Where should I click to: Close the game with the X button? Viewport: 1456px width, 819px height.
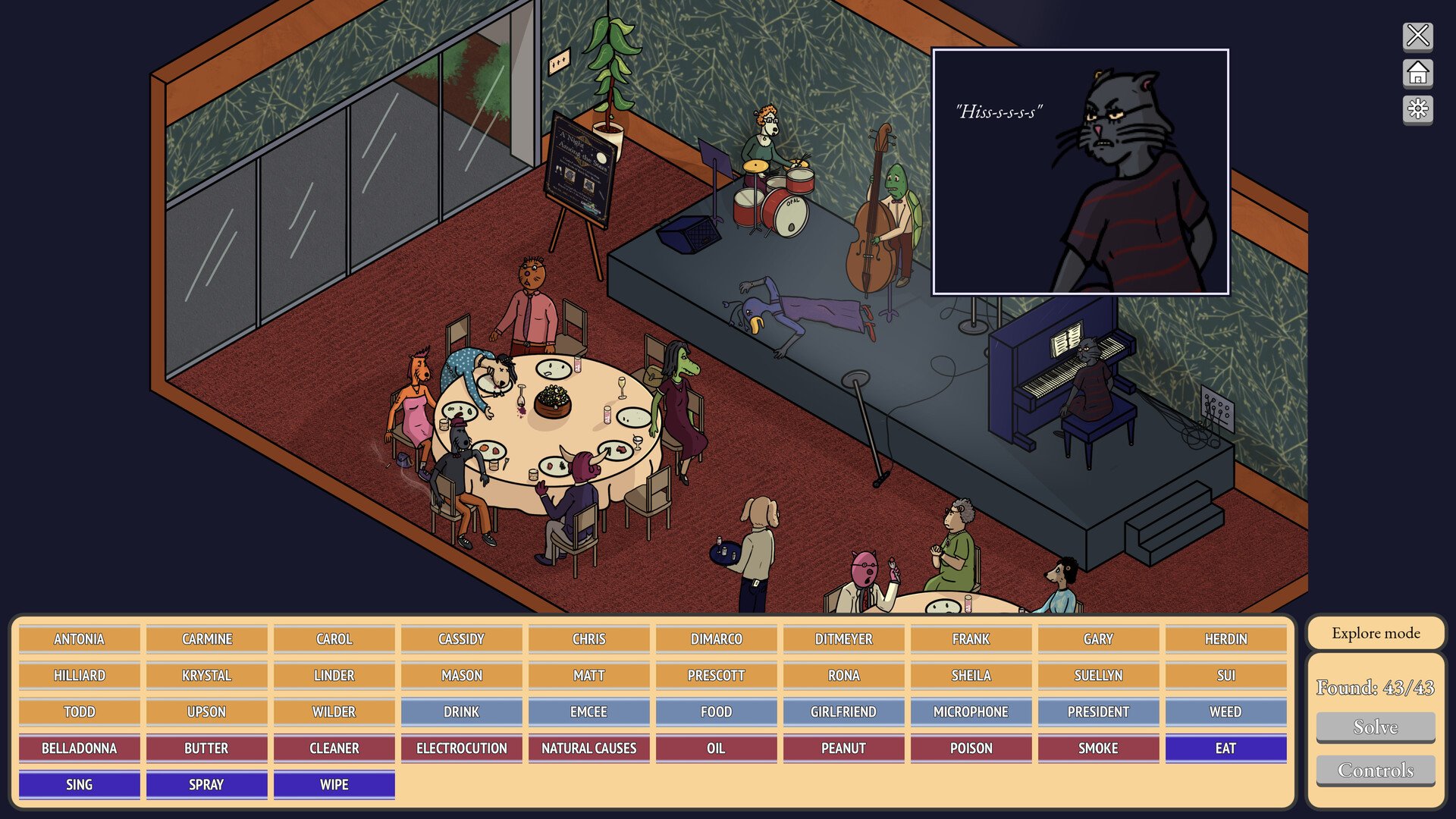(1417, 36)
